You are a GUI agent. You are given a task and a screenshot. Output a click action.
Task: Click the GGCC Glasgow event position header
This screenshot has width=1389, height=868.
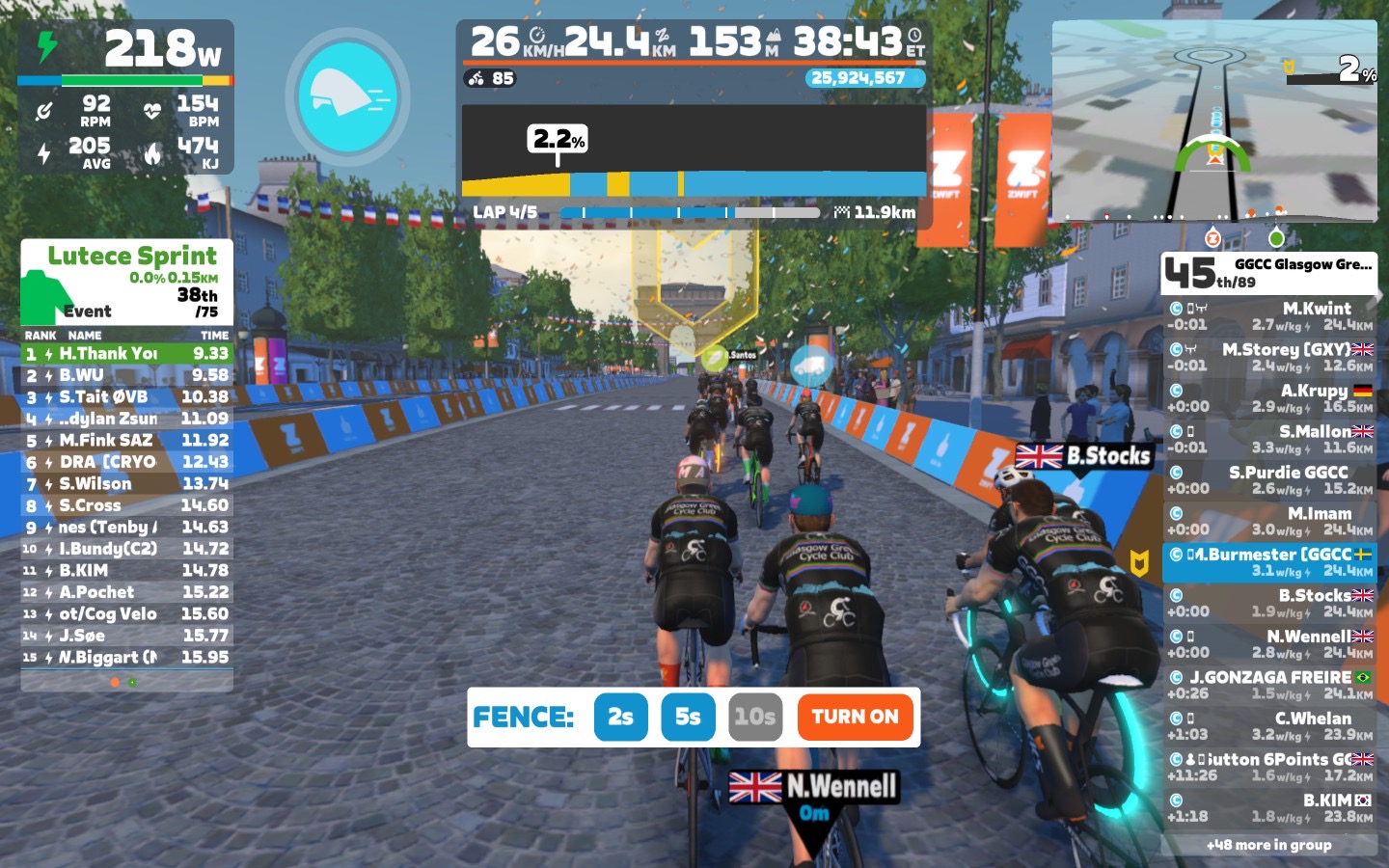pos(1268,273)
